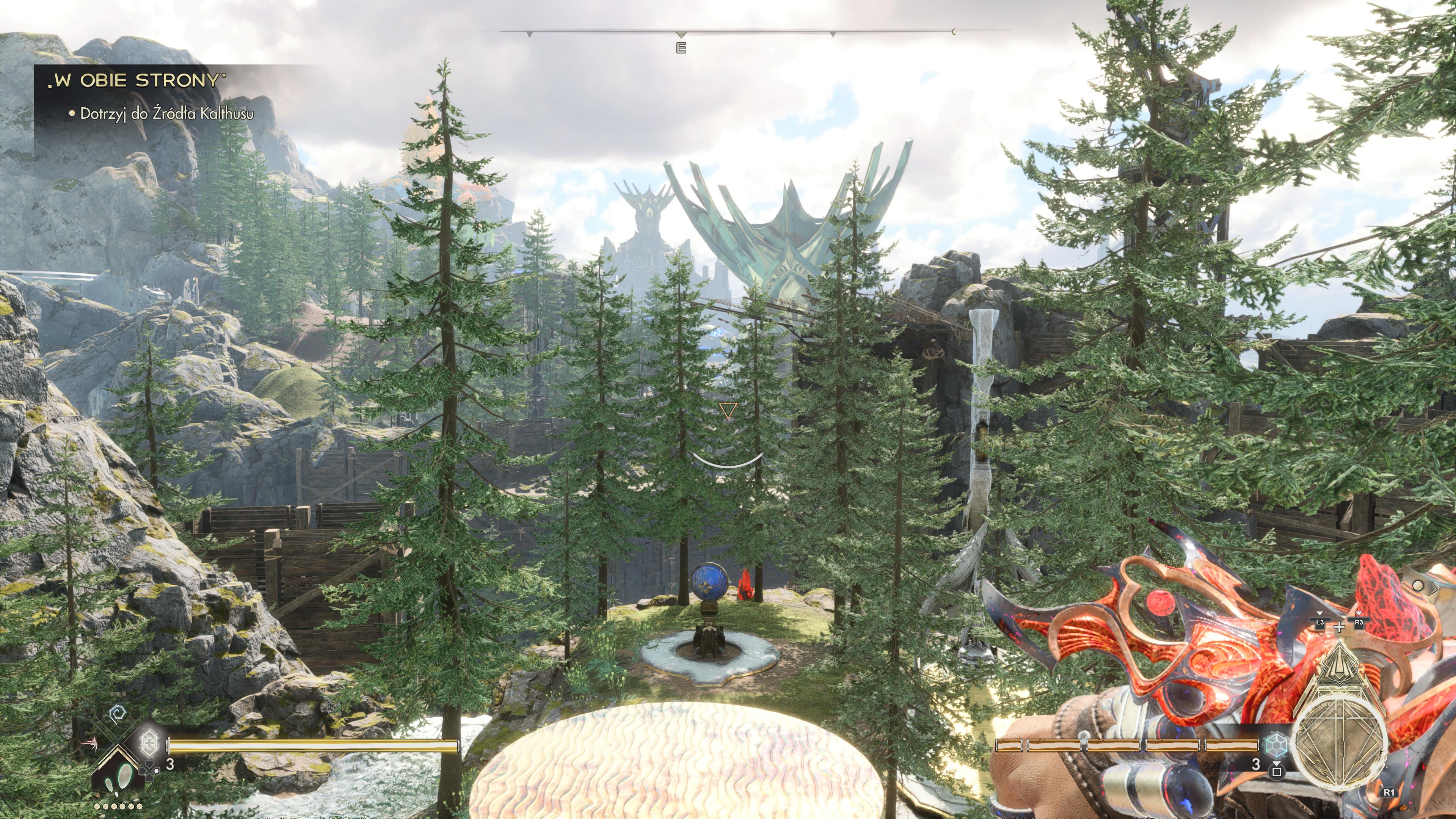1456x819 pixels.
Task: Activate the spiral ability icon
Action: pos(118,714)
